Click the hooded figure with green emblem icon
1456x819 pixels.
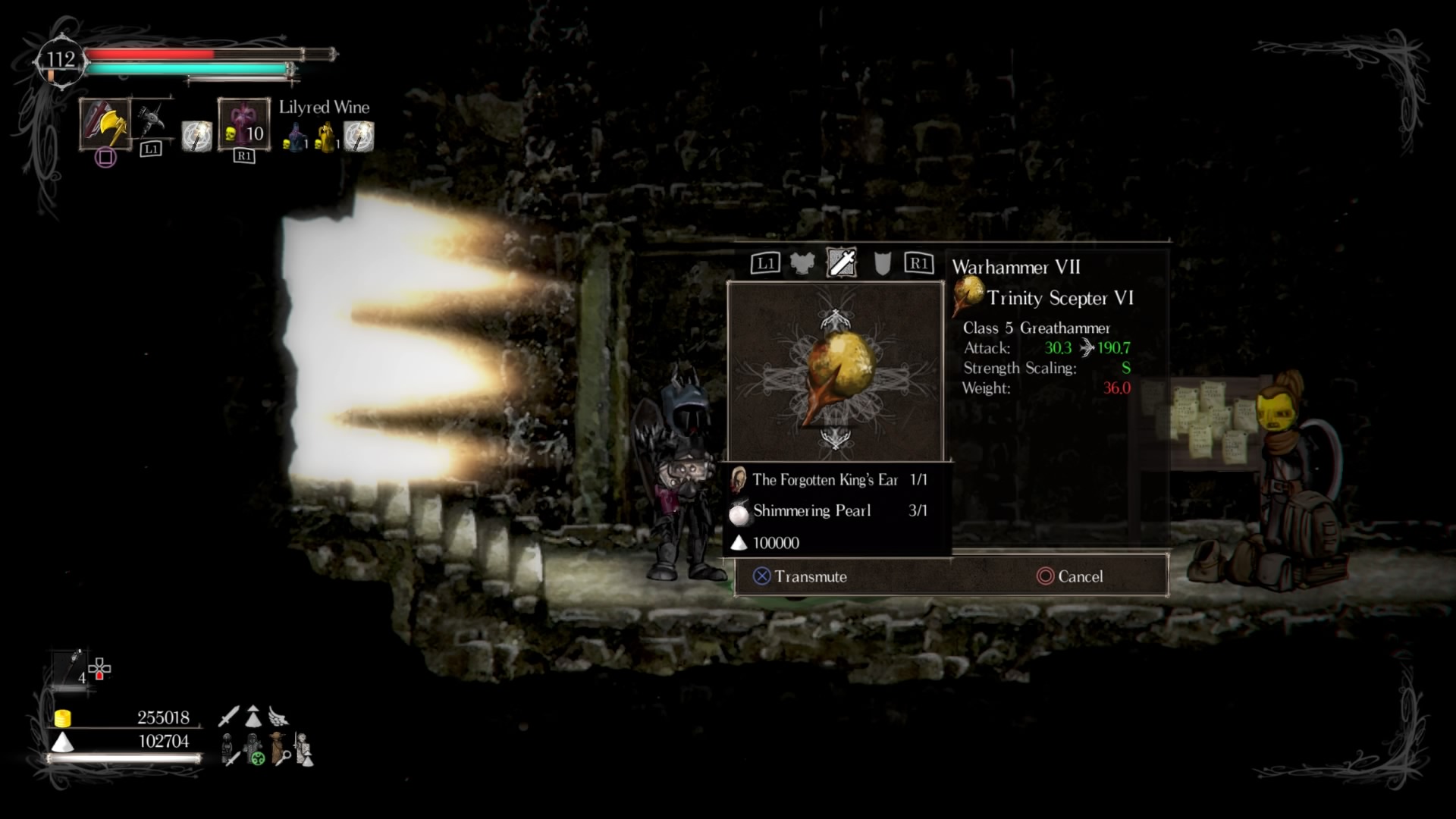254,749
